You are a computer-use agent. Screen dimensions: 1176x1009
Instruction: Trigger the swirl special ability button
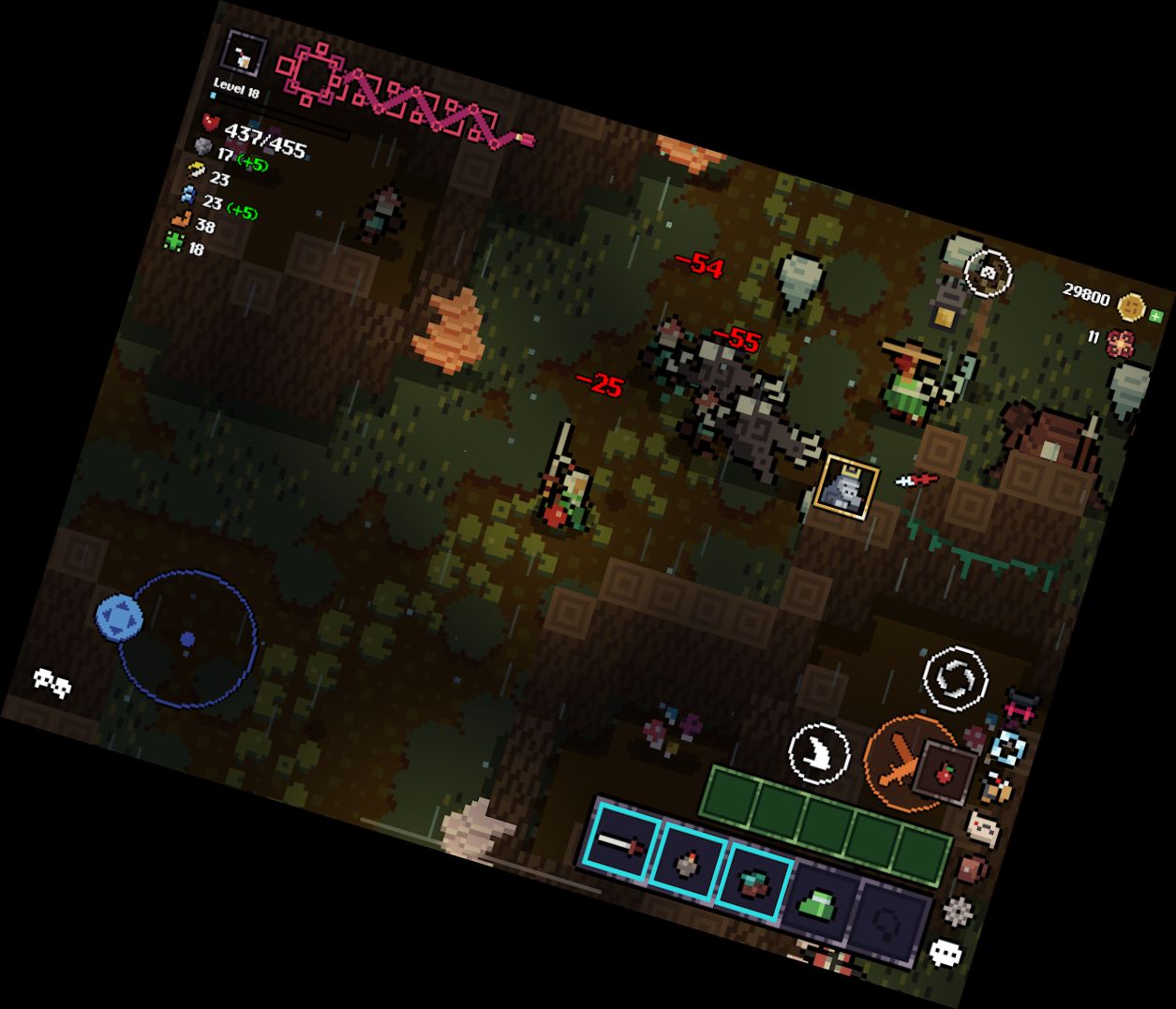[x=955, y=676]
